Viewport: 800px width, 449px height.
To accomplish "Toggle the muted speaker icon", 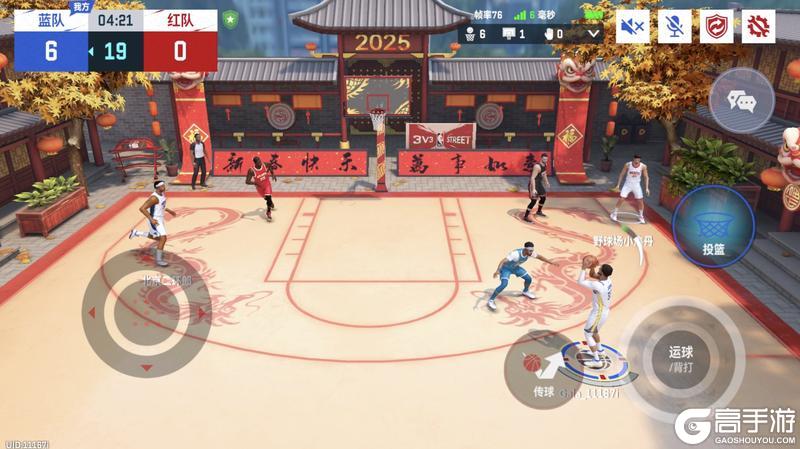I will click(632, 27).
